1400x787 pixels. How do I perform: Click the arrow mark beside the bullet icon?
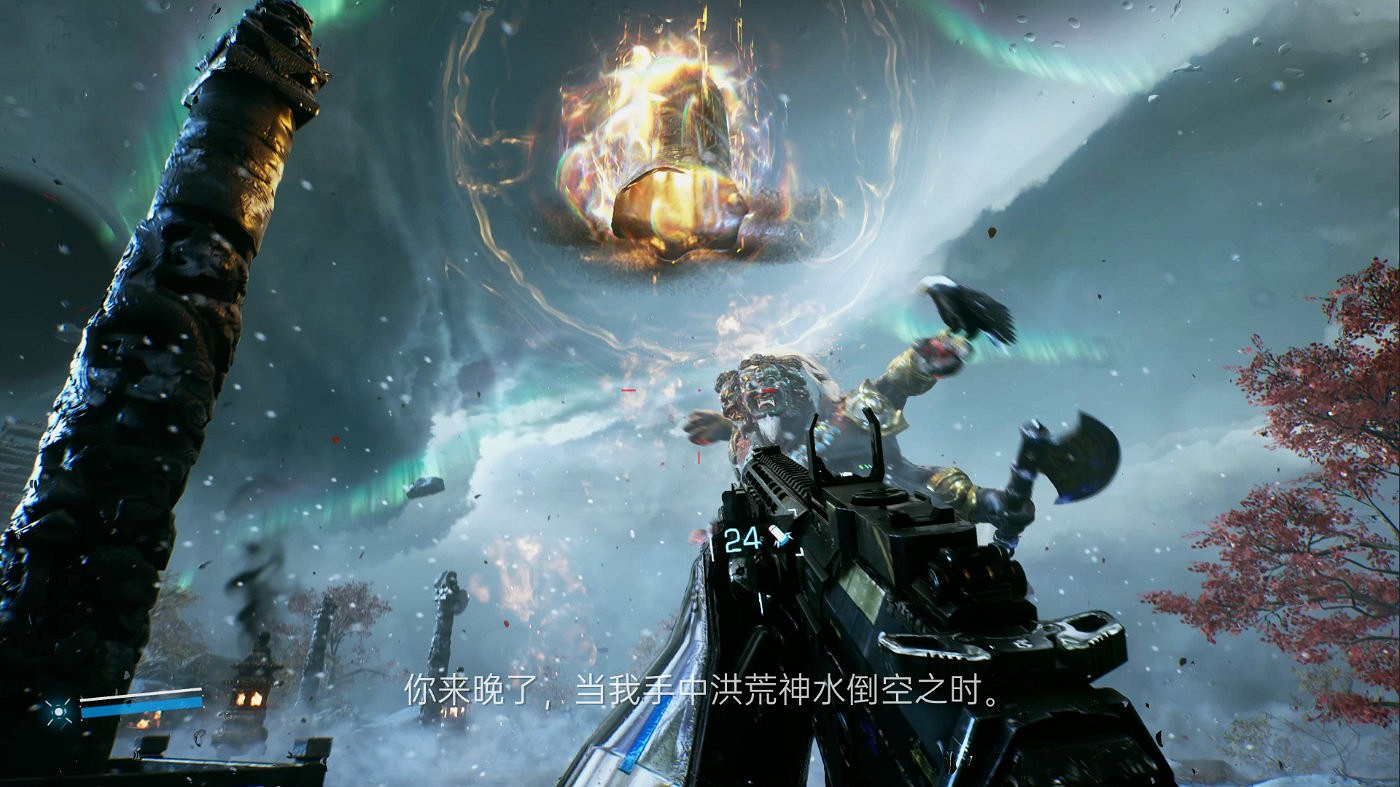789,537
